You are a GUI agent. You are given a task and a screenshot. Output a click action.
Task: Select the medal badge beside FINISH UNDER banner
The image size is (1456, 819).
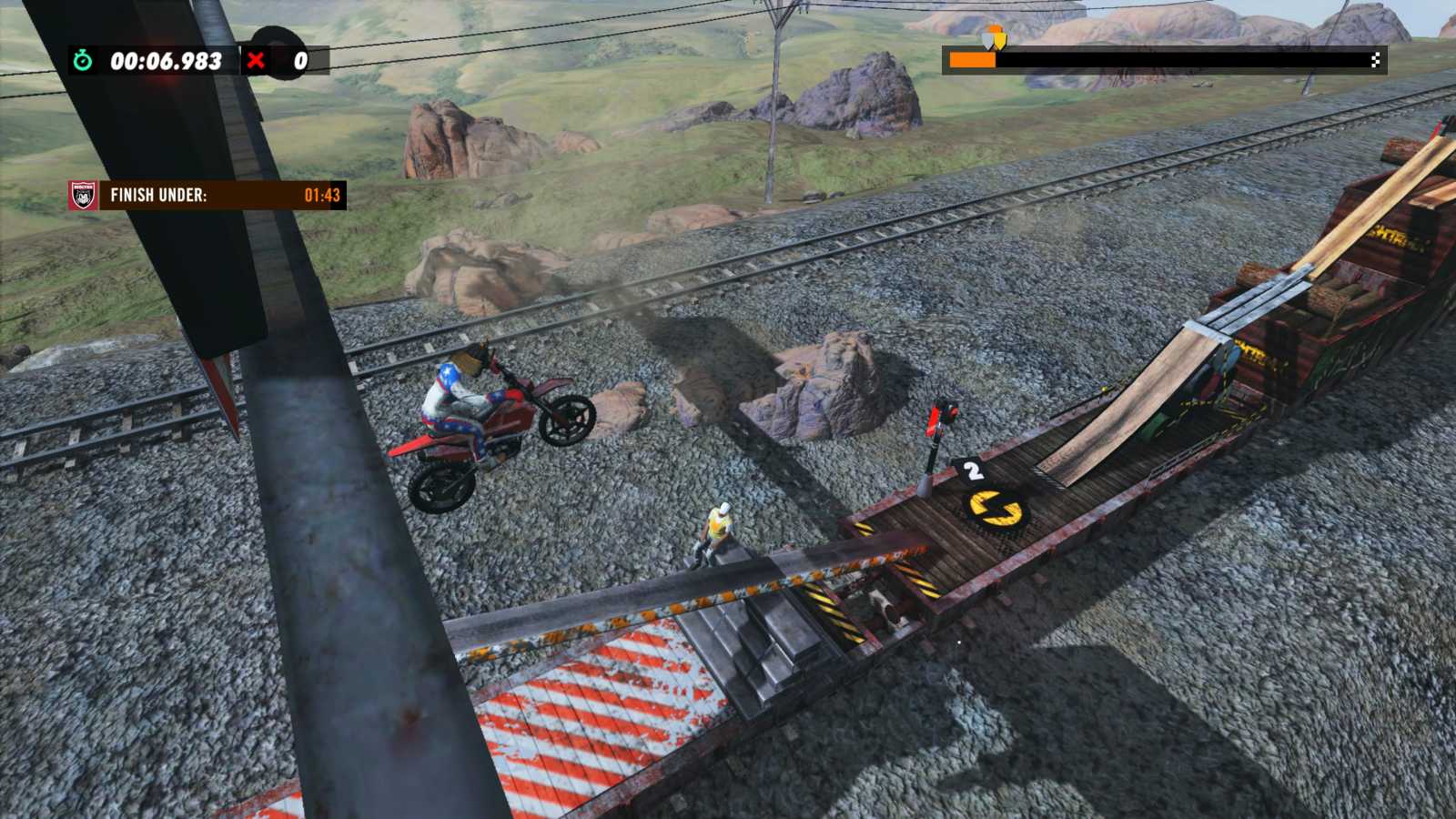(x=82, y=195)
